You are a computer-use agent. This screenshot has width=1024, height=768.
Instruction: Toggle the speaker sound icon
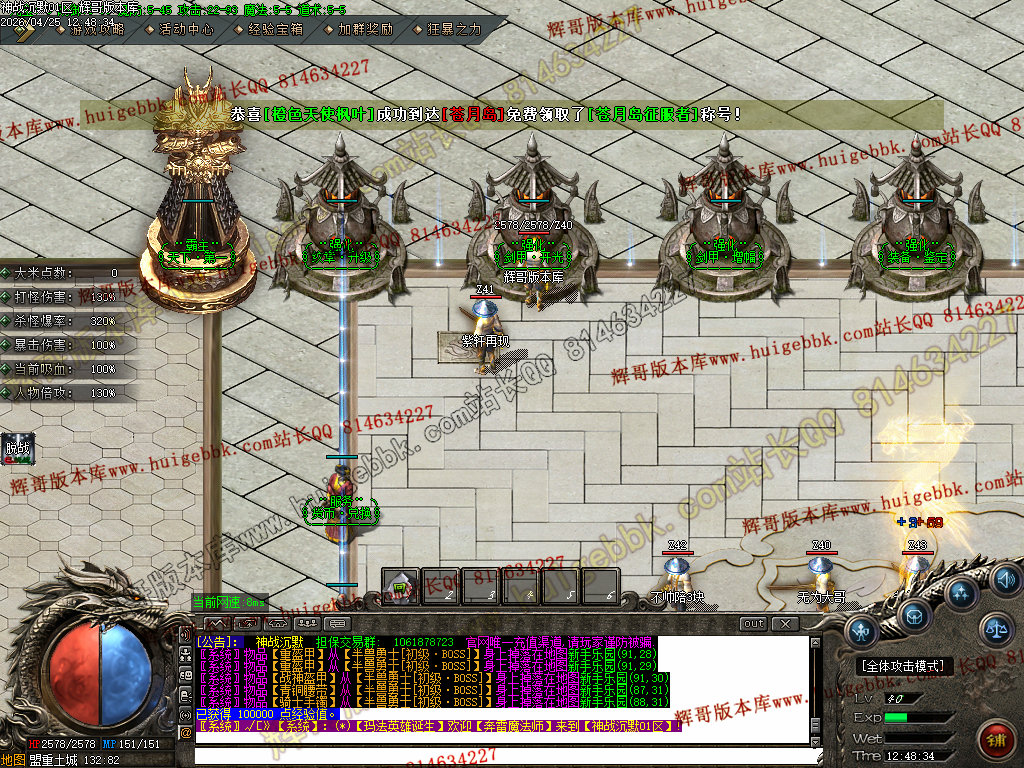[1006, 579]
